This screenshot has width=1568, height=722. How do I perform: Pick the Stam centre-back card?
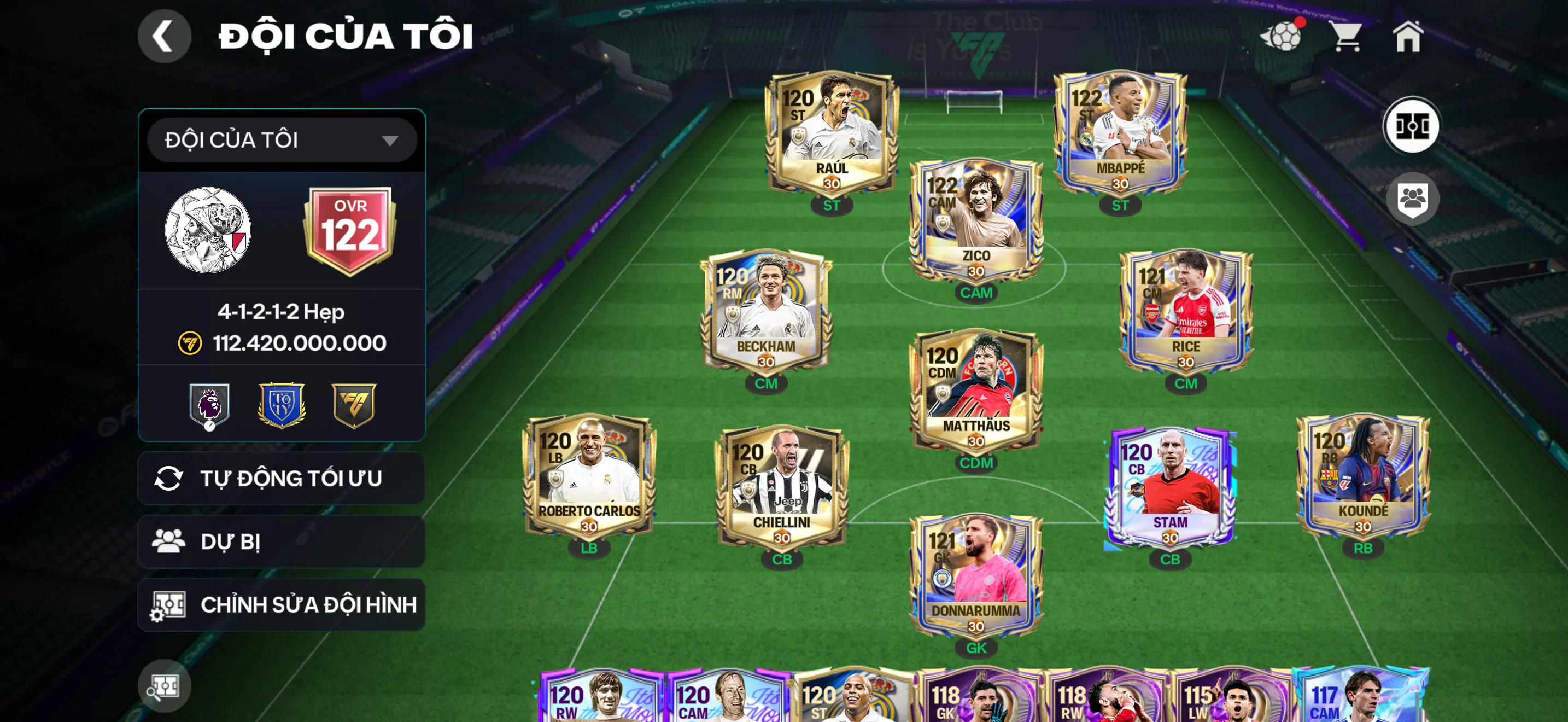coord(1169,486)
